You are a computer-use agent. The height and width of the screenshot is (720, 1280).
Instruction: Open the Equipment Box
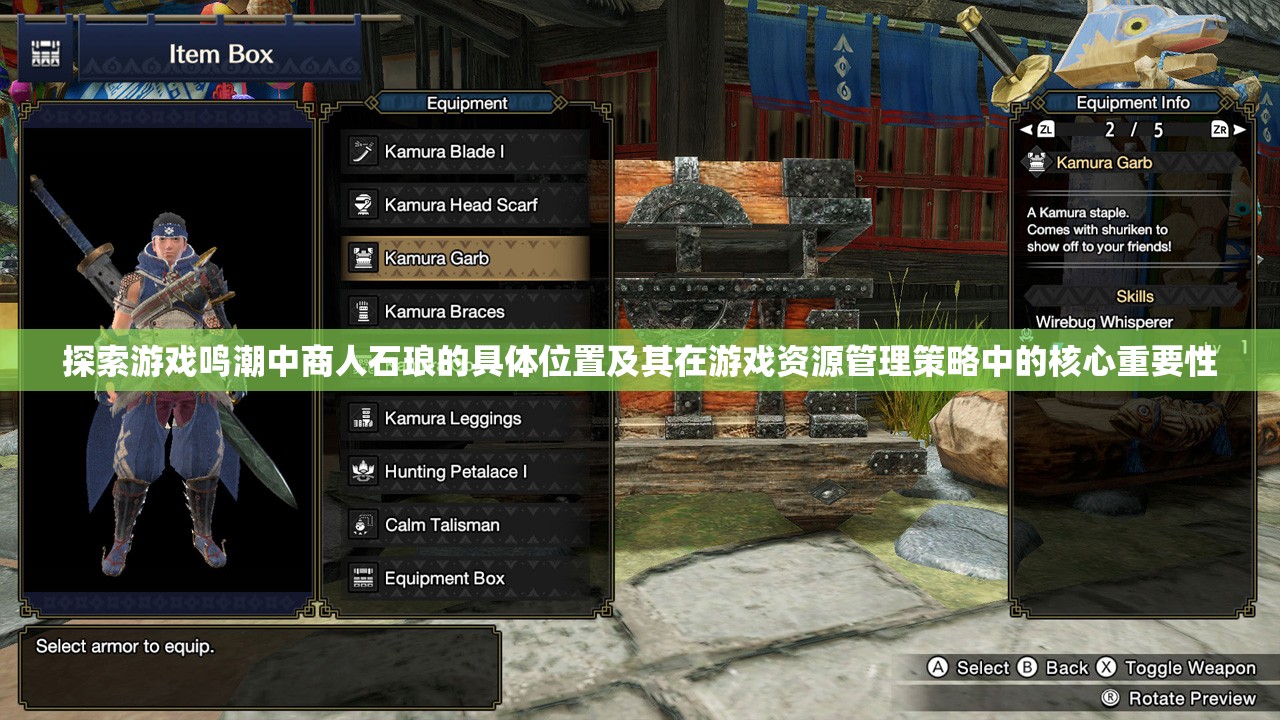click(465, 578)
